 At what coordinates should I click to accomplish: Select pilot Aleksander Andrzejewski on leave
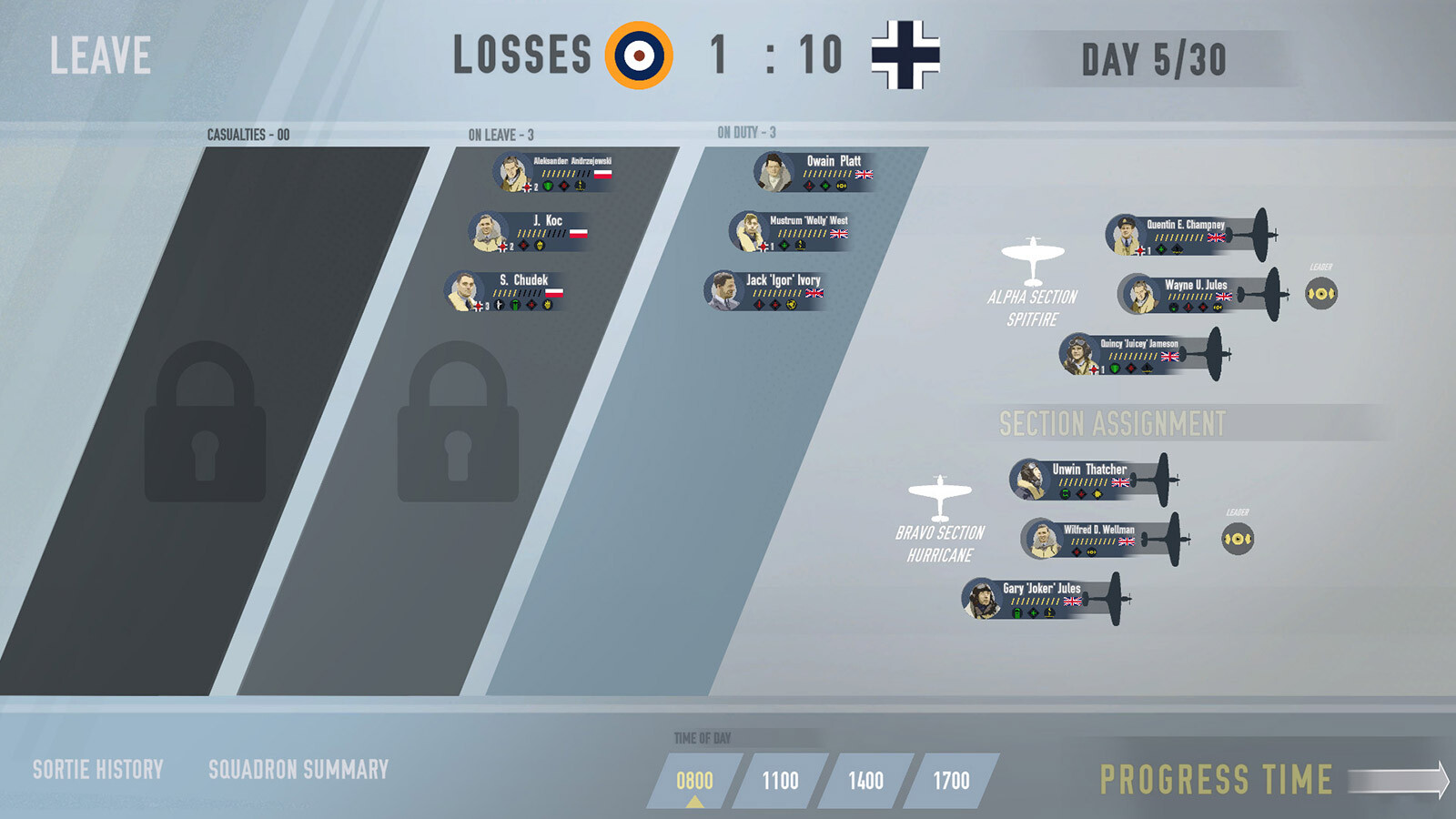tap(553, 173)
